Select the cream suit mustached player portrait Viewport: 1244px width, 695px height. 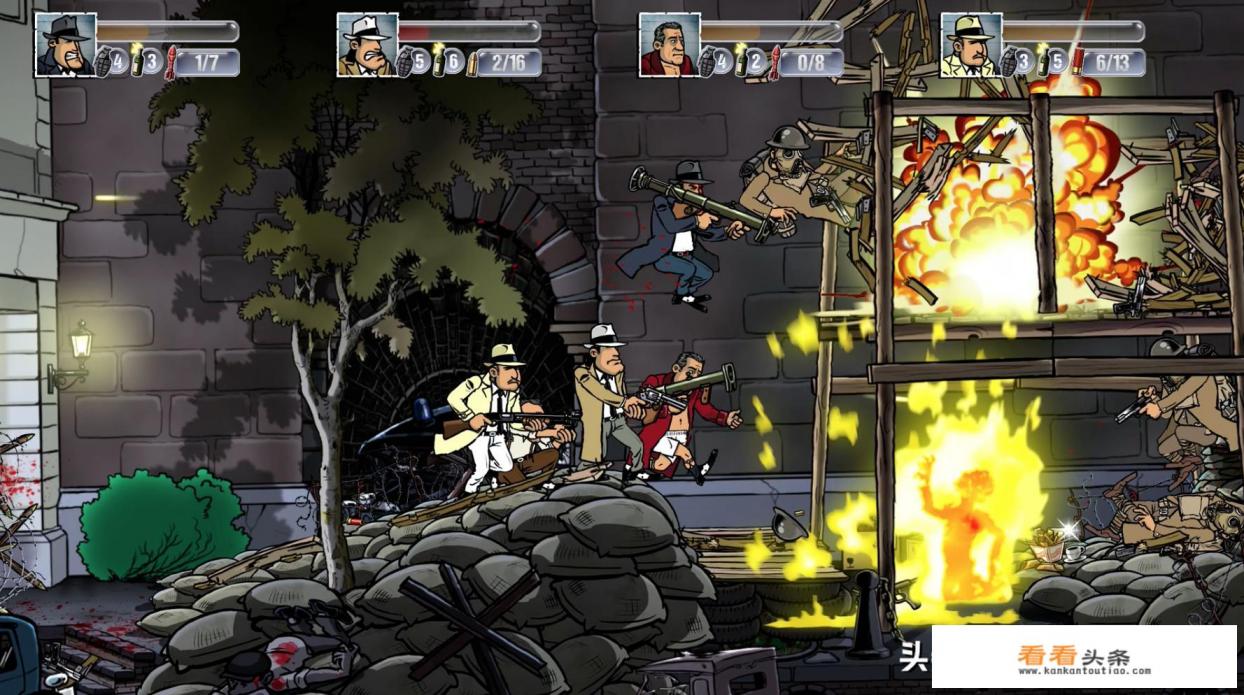pyautogui.click(x=972, y=45)
